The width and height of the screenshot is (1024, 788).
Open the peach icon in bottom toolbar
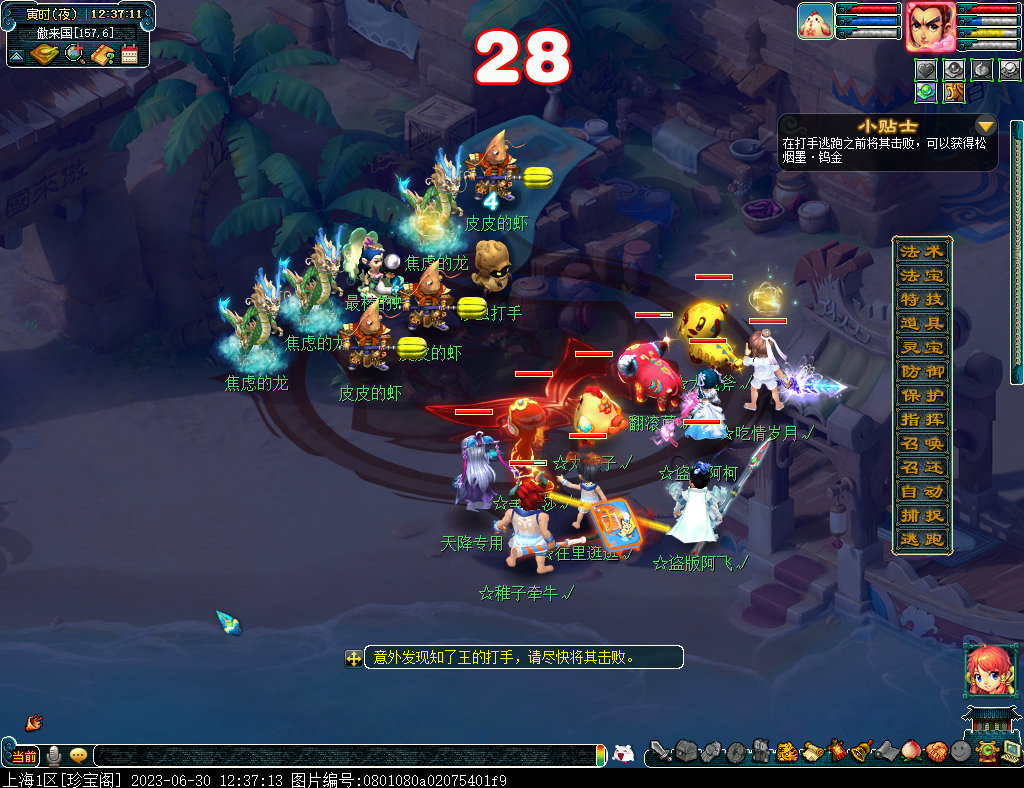tap(910, 751)
